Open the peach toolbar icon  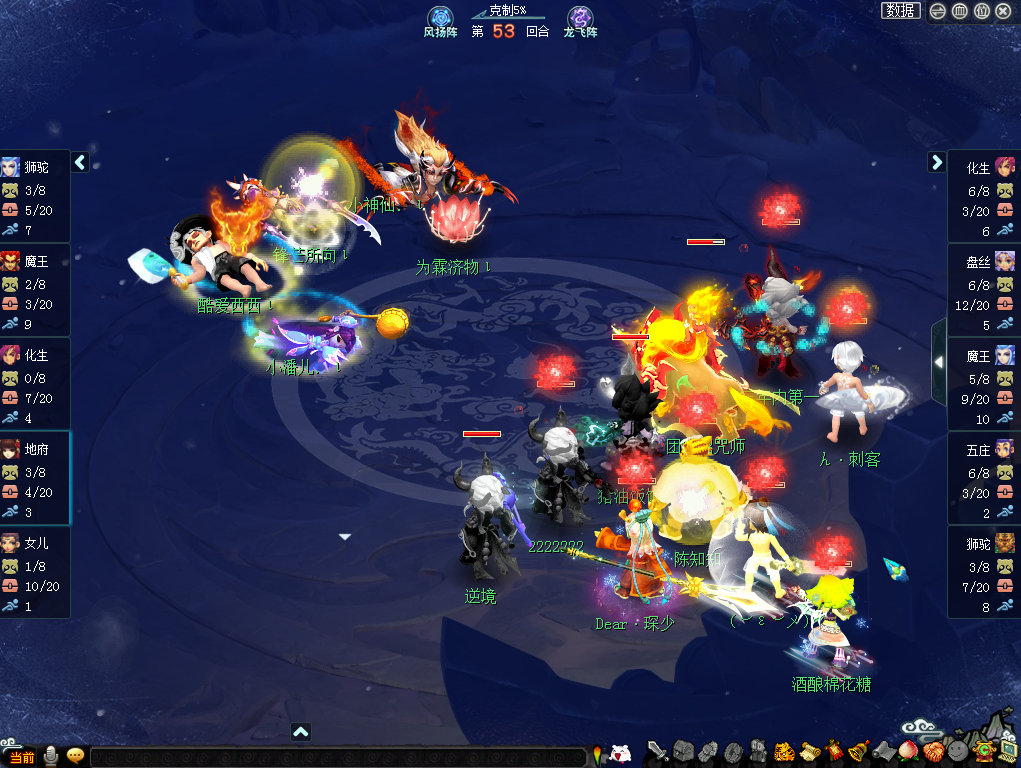pos(908,750)
